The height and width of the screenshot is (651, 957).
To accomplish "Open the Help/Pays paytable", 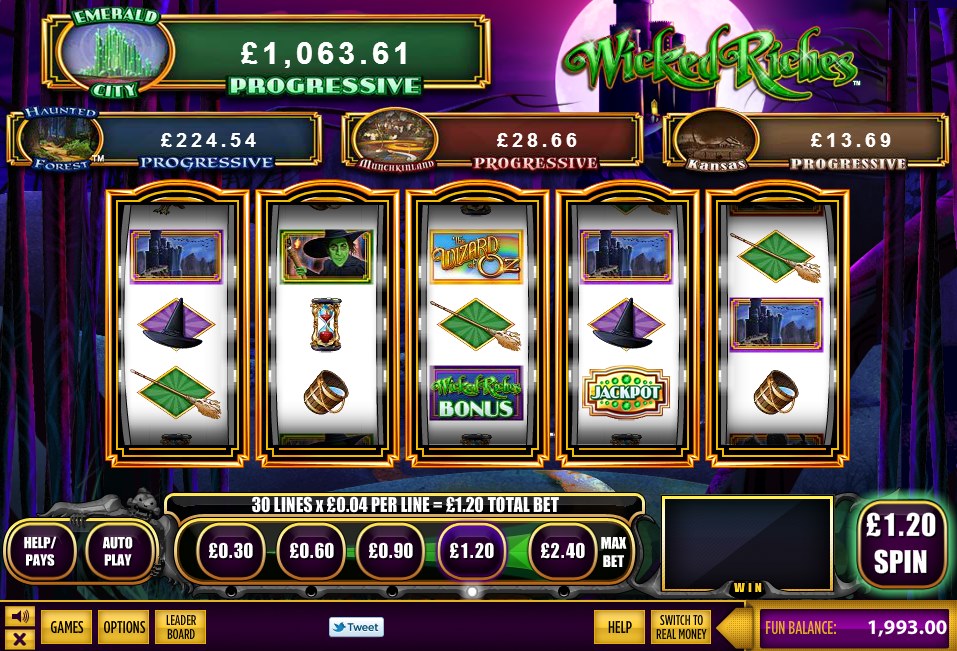I will tap(40, 551).
